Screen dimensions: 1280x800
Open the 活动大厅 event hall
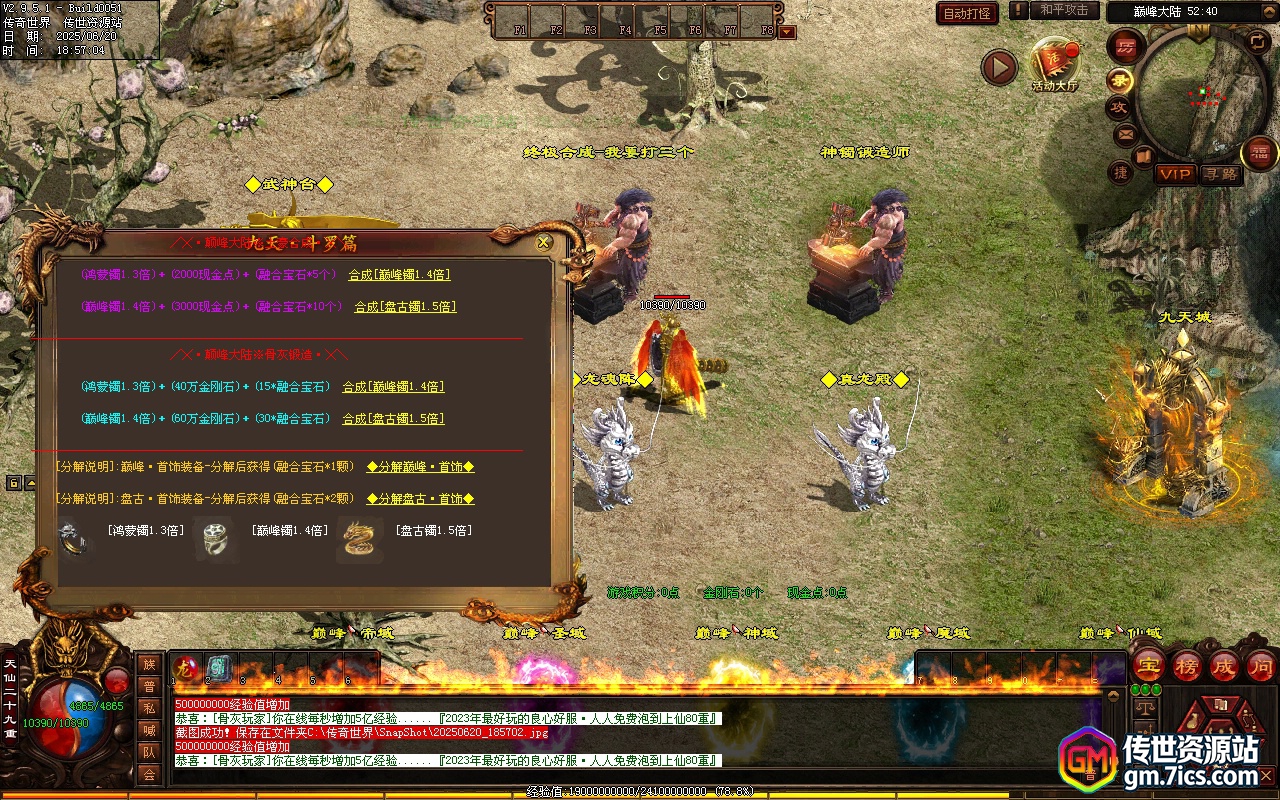(x=1055, y=64)
